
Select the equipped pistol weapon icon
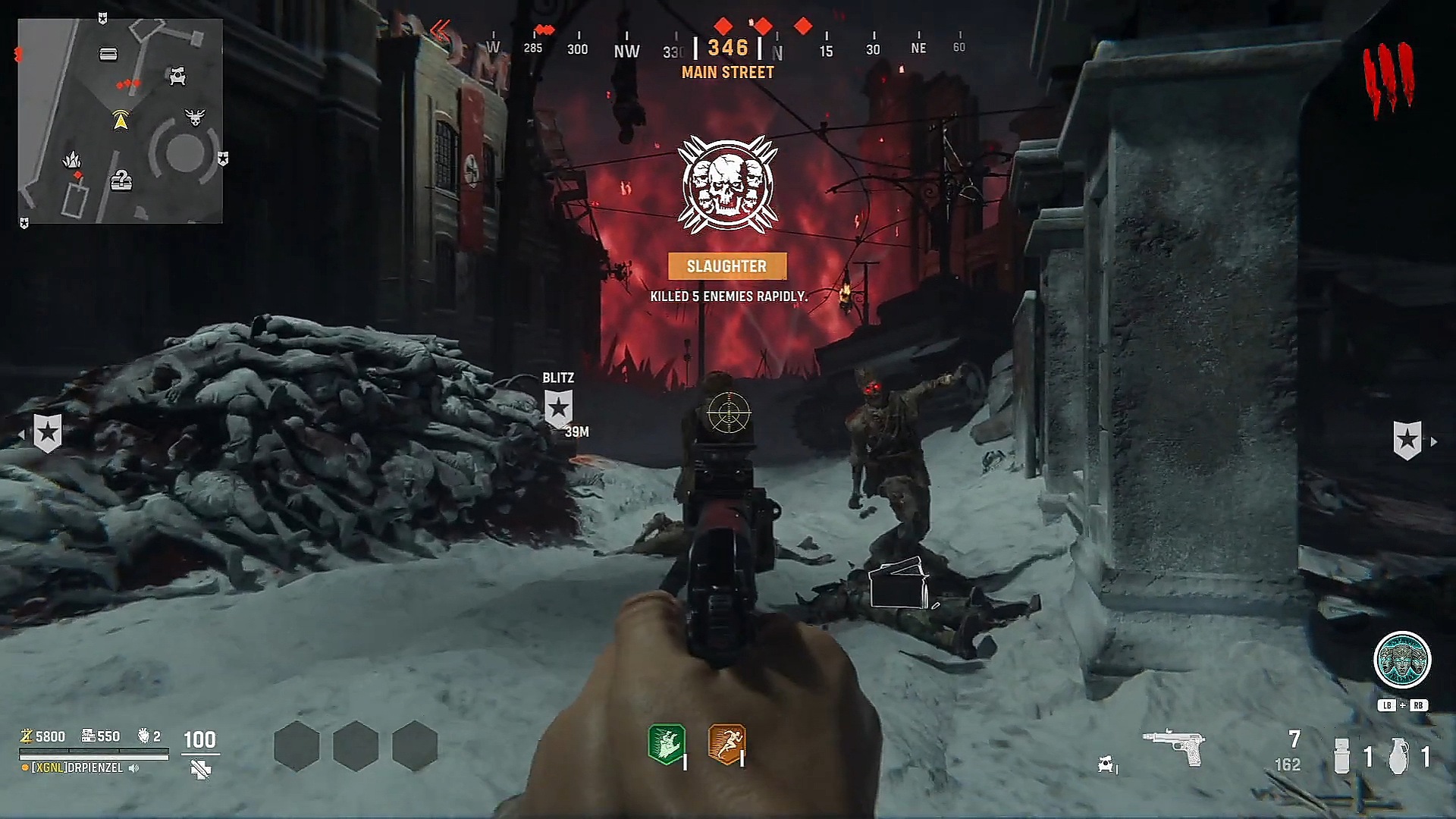click(1174, 748)
